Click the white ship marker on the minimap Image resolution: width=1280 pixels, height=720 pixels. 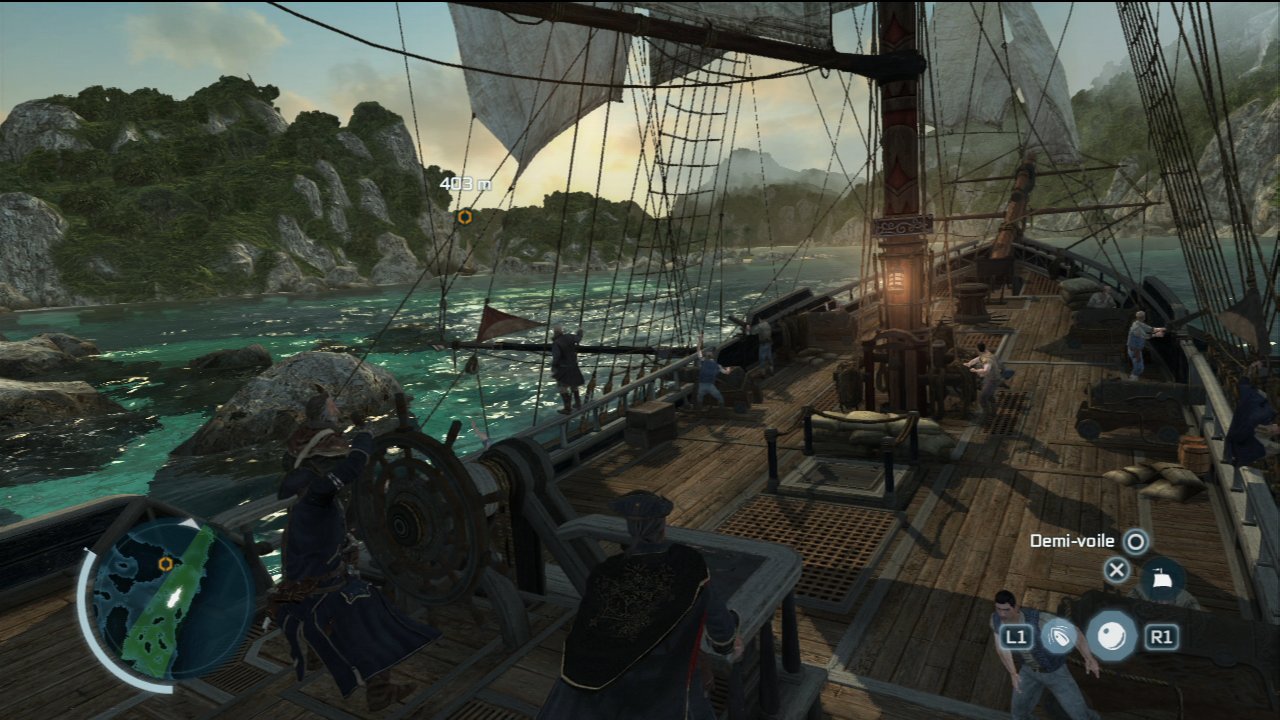click(x=175, y=597)
